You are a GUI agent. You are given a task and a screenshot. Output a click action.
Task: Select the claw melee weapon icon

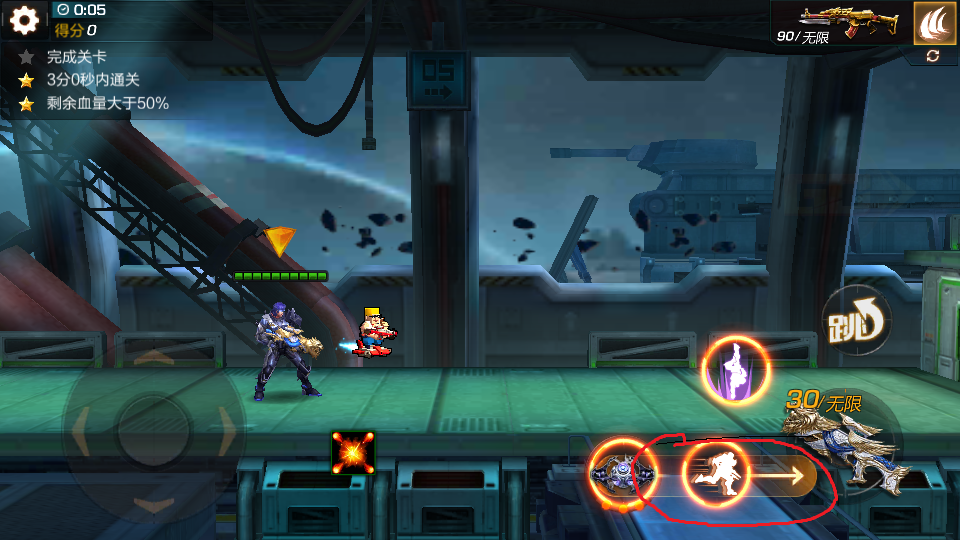coord(935,22)
